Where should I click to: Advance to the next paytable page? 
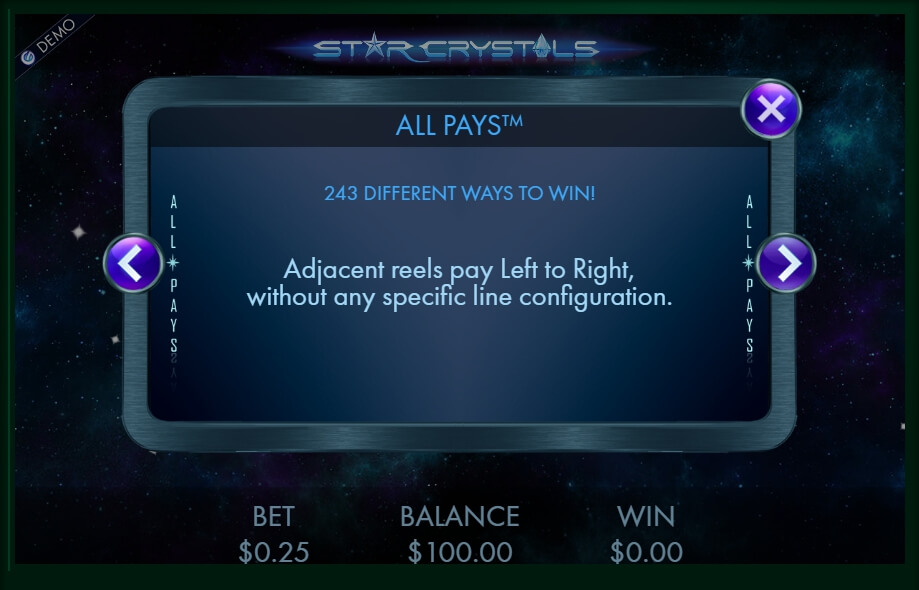click(786, 263)
